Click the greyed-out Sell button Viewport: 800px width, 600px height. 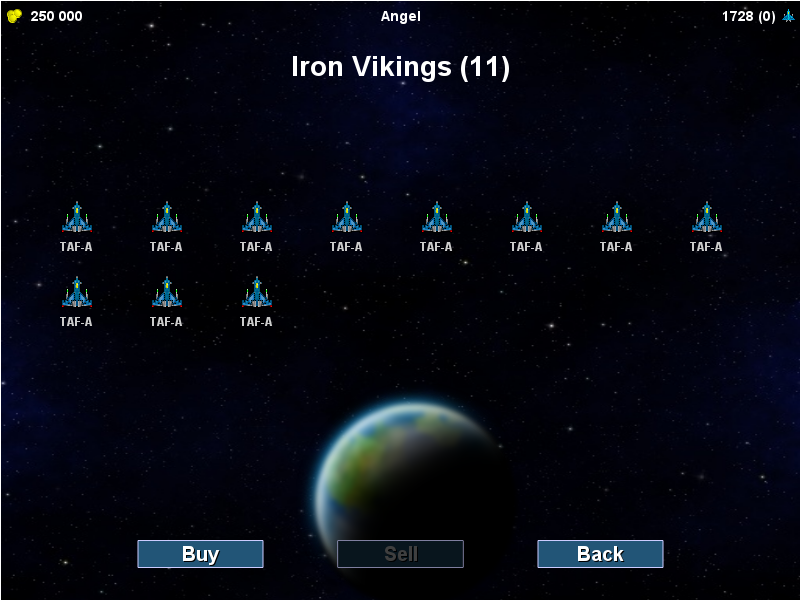pos(400,554)
